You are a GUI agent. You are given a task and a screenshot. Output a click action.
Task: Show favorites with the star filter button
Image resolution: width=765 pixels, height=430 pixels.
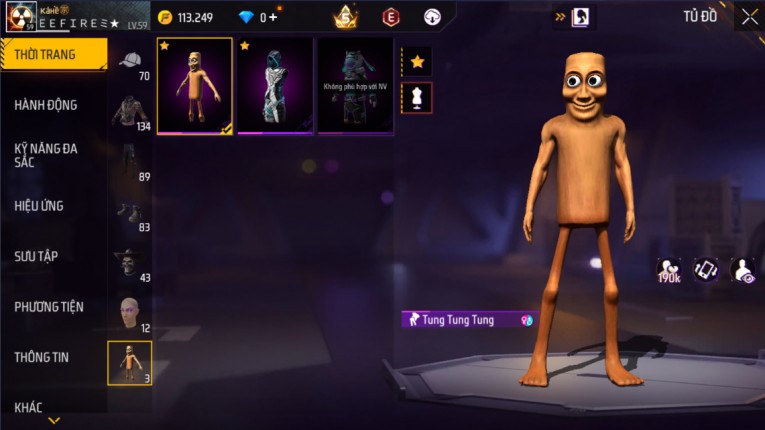(x=417, y=62)
